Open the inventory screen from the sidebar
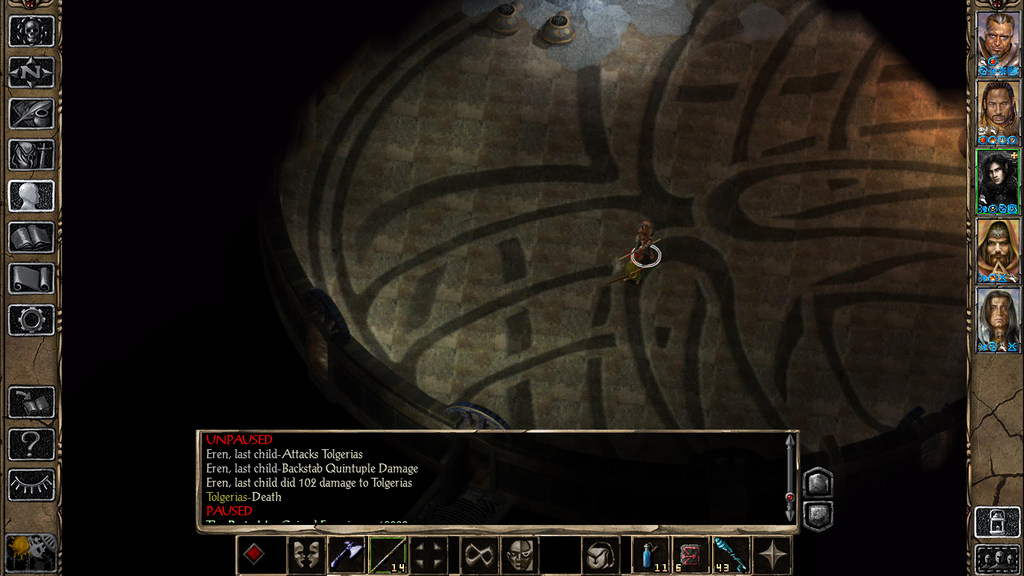Viewport: 1024px width, 576px height. coord(31,154)
